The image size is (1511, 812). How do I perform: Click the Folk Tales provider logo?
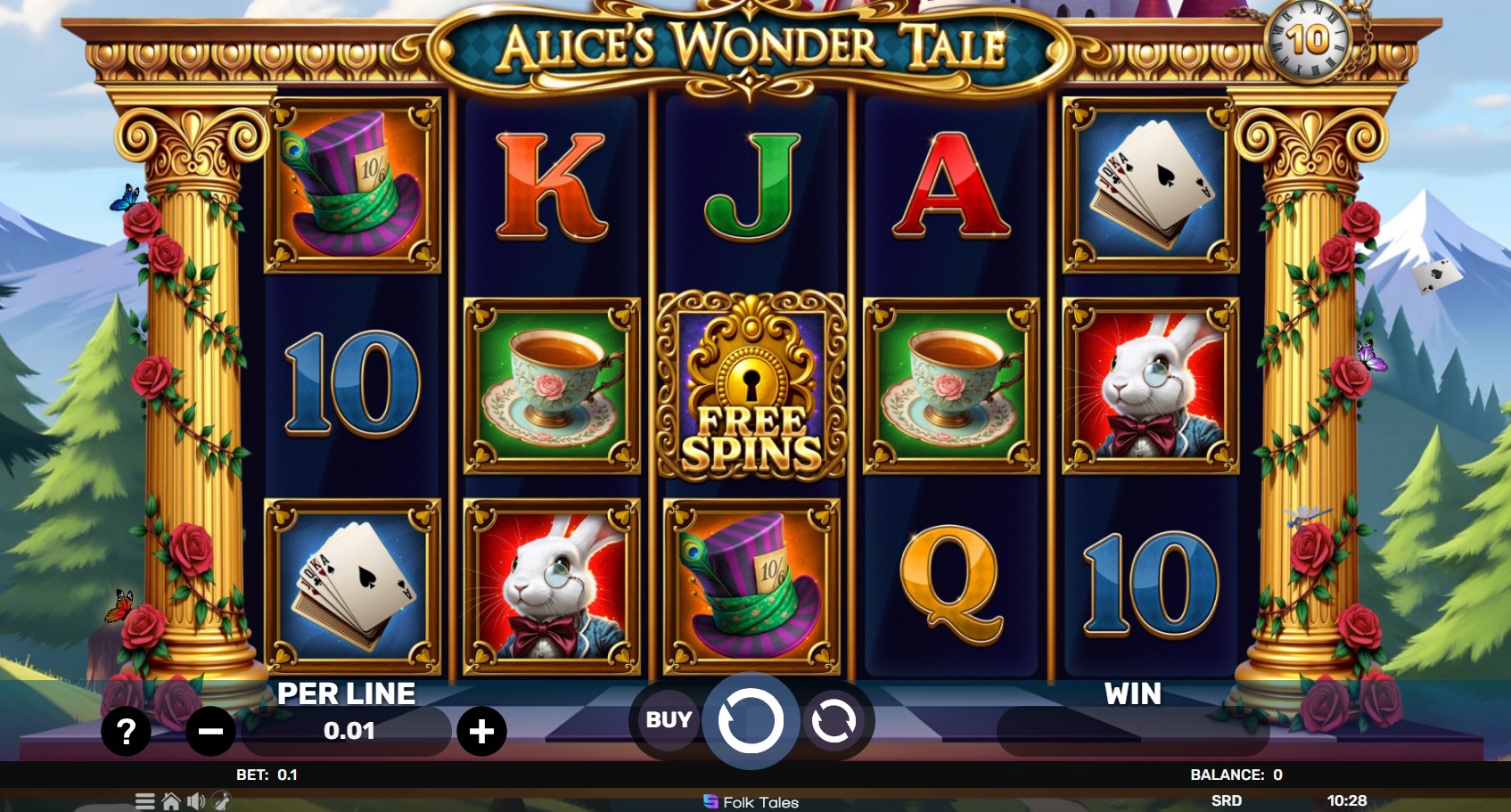point(751,801)
